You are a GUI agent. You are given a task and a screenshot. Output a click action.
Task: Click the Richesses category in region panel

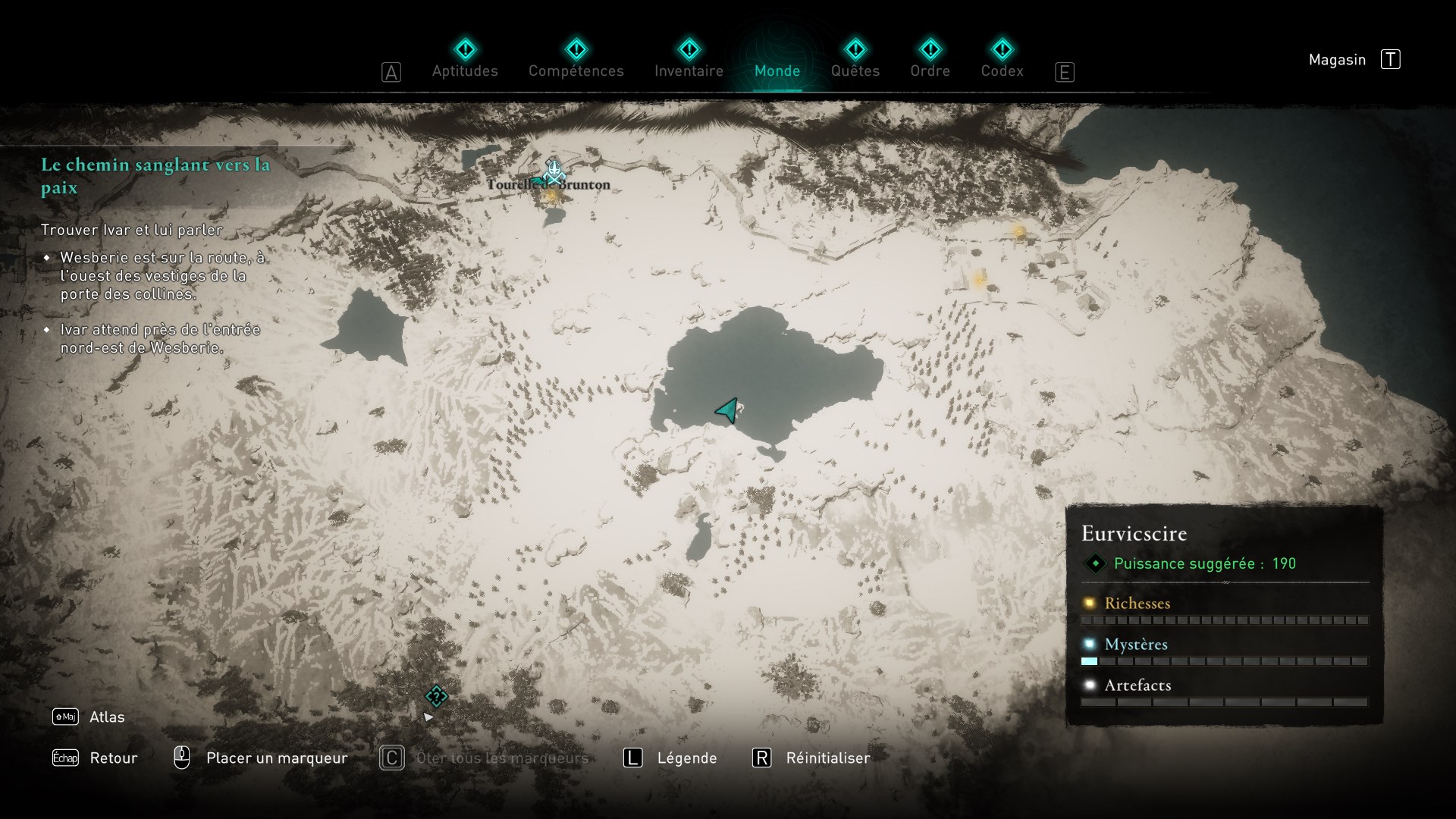pos(1137,604)
